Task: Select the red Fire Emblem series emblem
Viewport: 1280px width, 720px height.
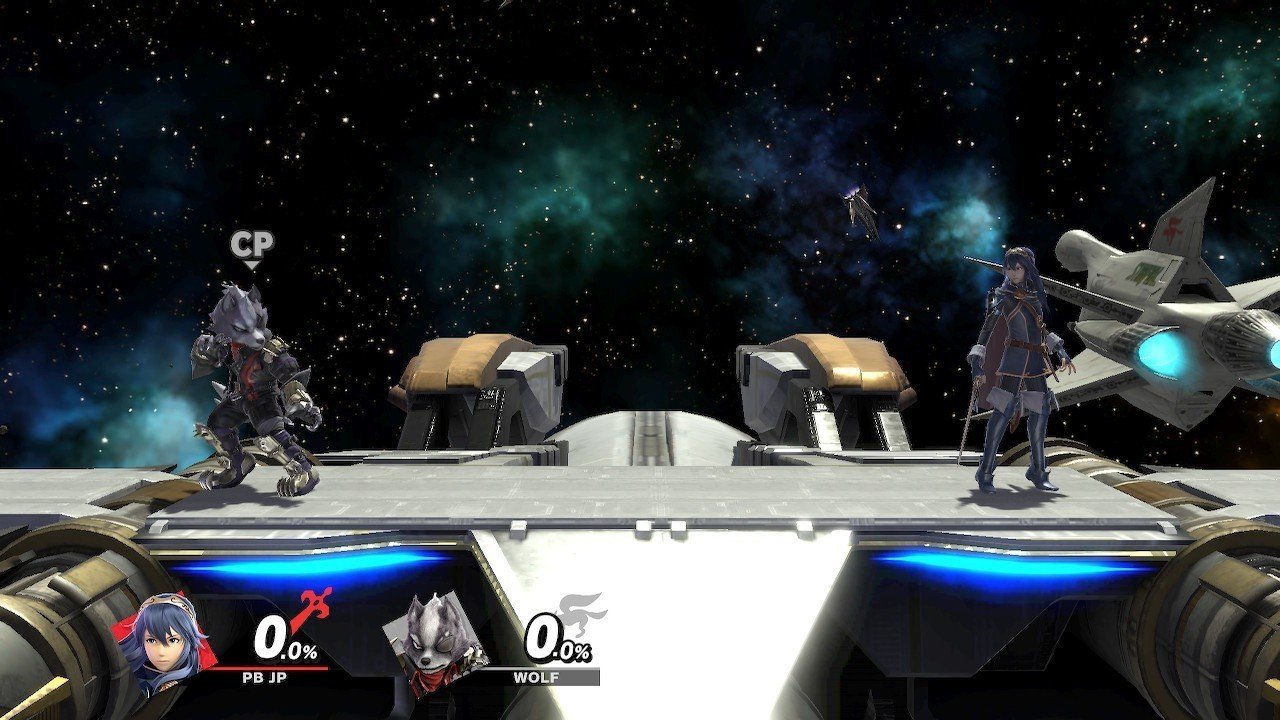Action: point(312,611)
